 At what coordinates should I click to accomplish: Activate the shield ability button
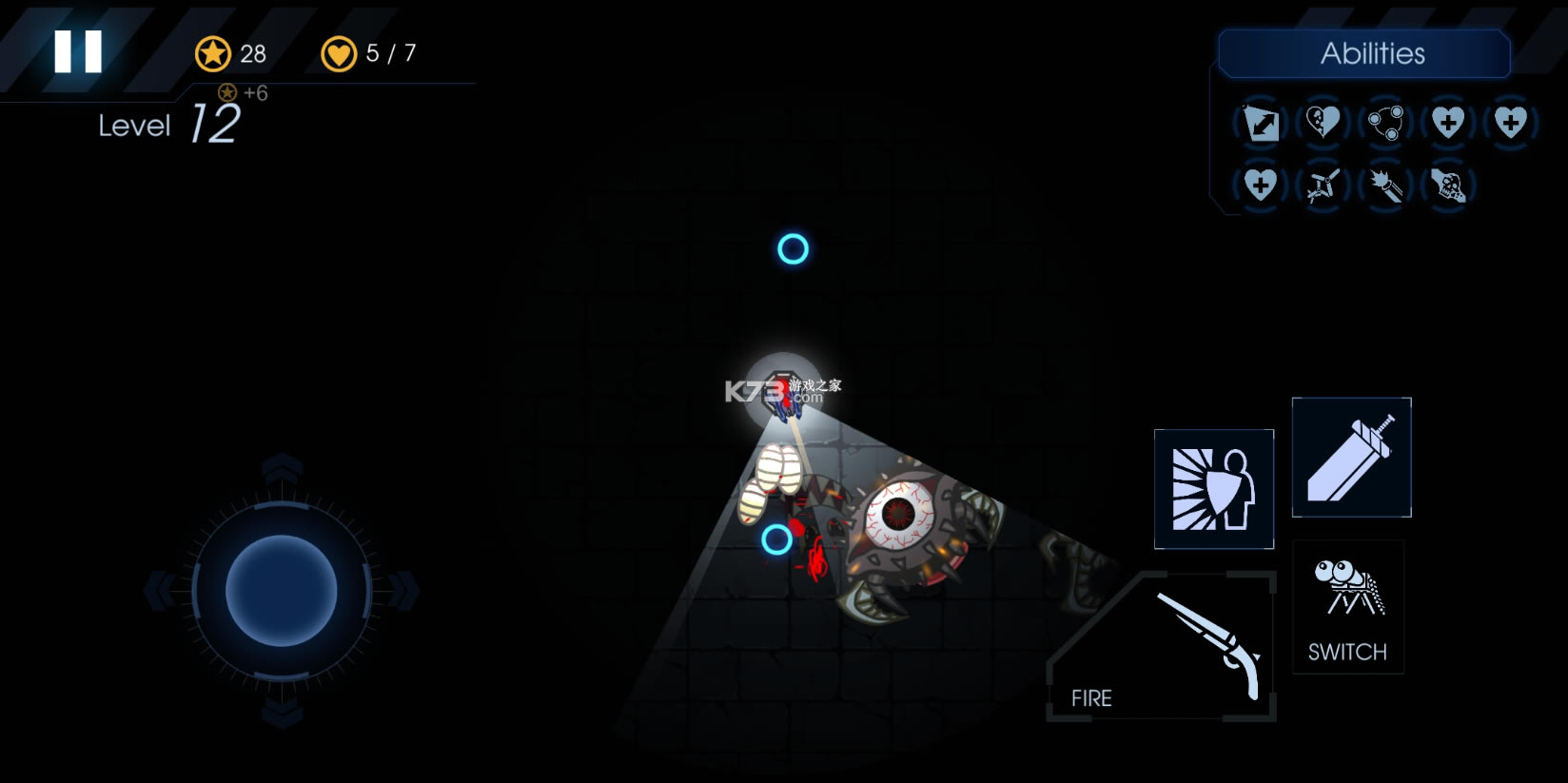[x=1213, y=489]
